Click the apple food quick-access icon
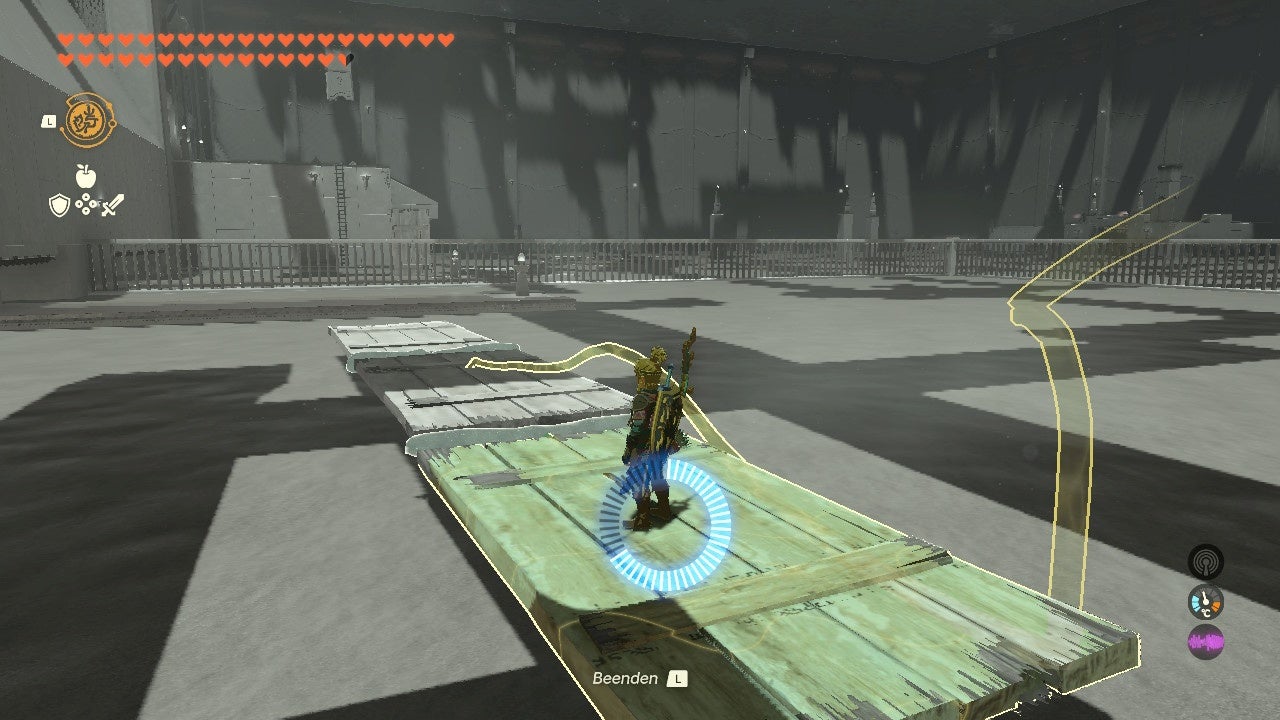Screen dimensions: 1280x720 tap(86, 176)
